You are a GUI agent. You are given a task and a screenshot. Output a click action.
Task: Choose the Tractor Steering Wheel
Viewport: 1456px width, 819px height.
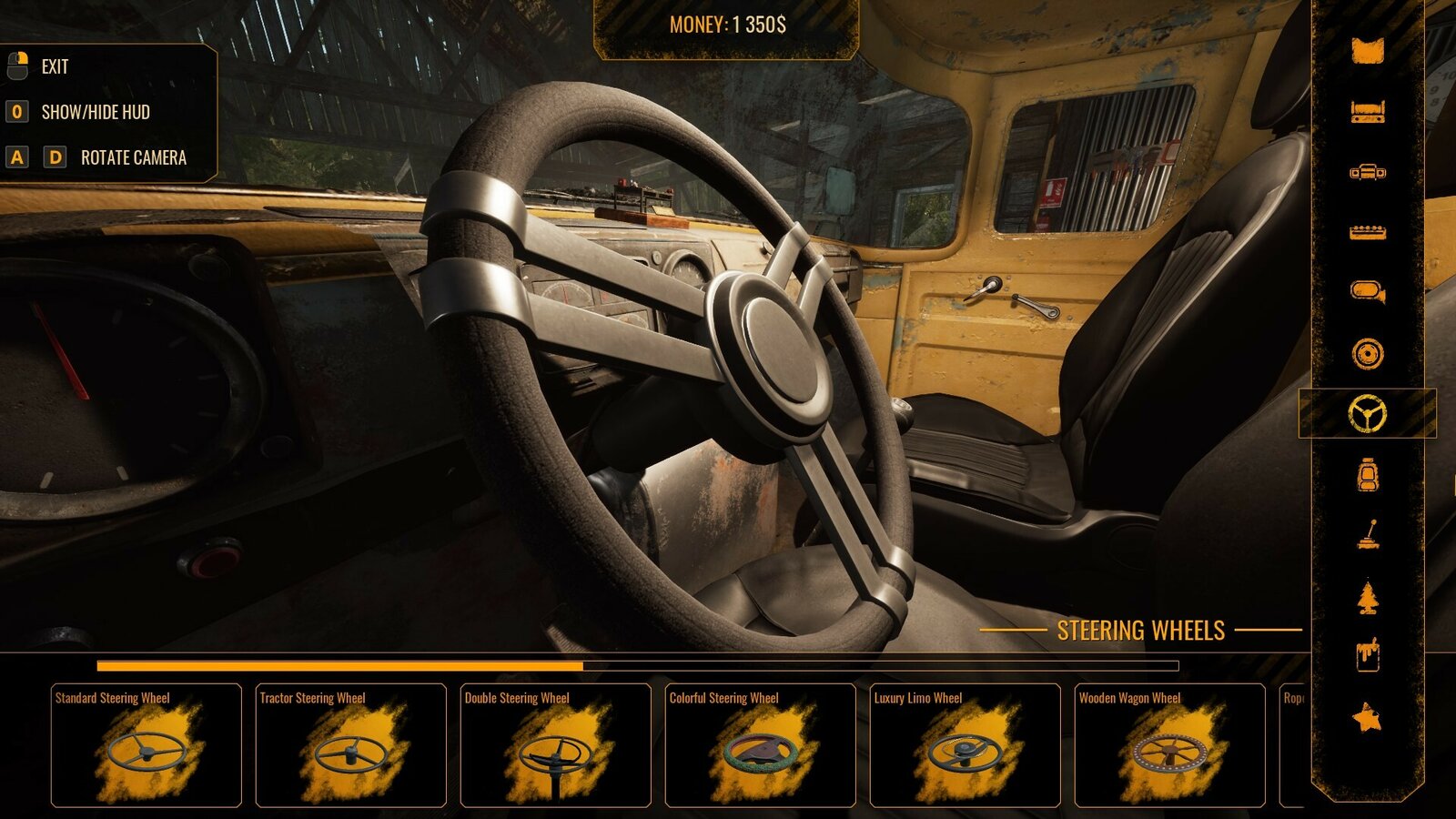350,746
